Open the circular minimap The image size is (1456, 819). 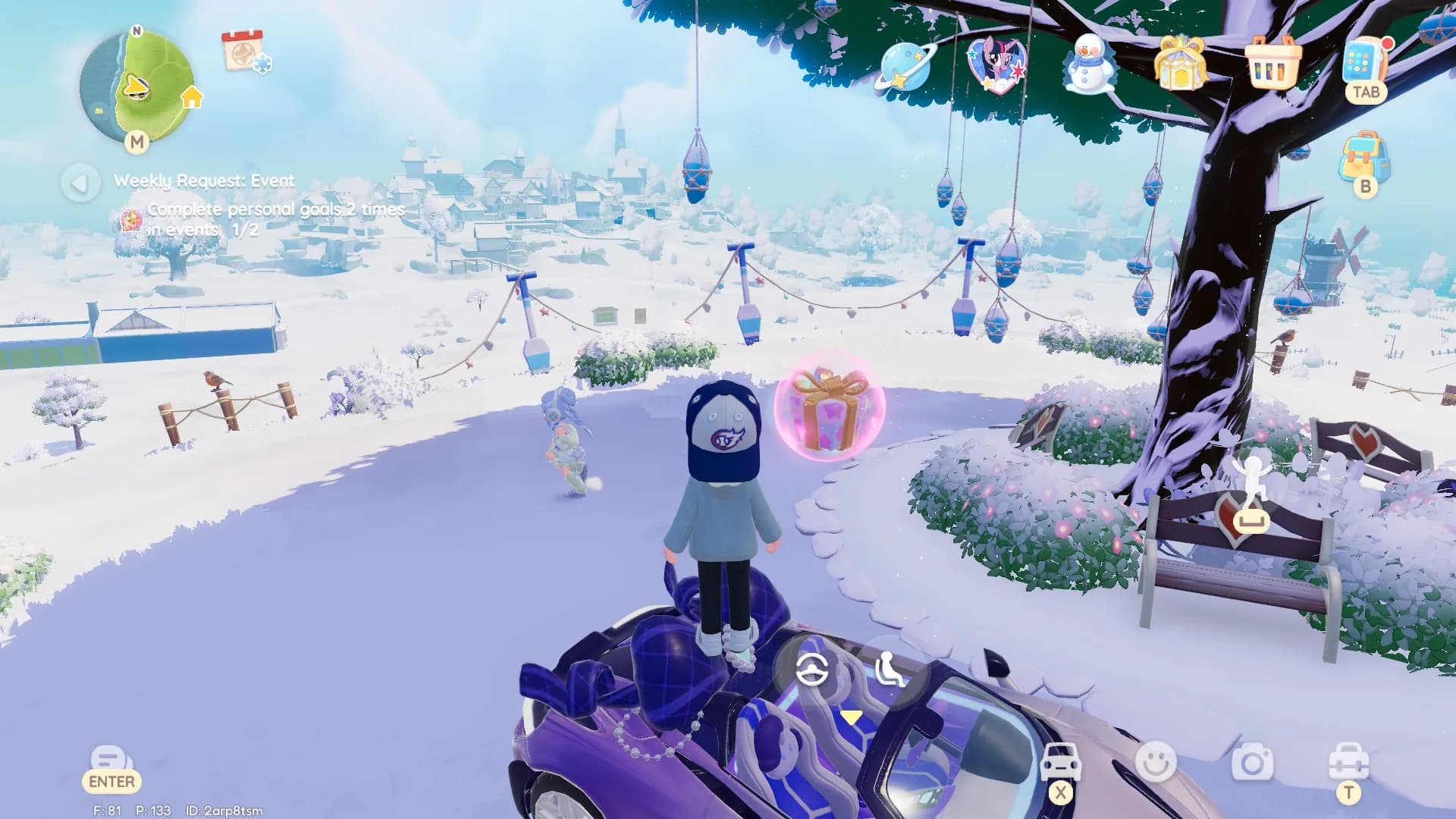[x=136, y=86]
